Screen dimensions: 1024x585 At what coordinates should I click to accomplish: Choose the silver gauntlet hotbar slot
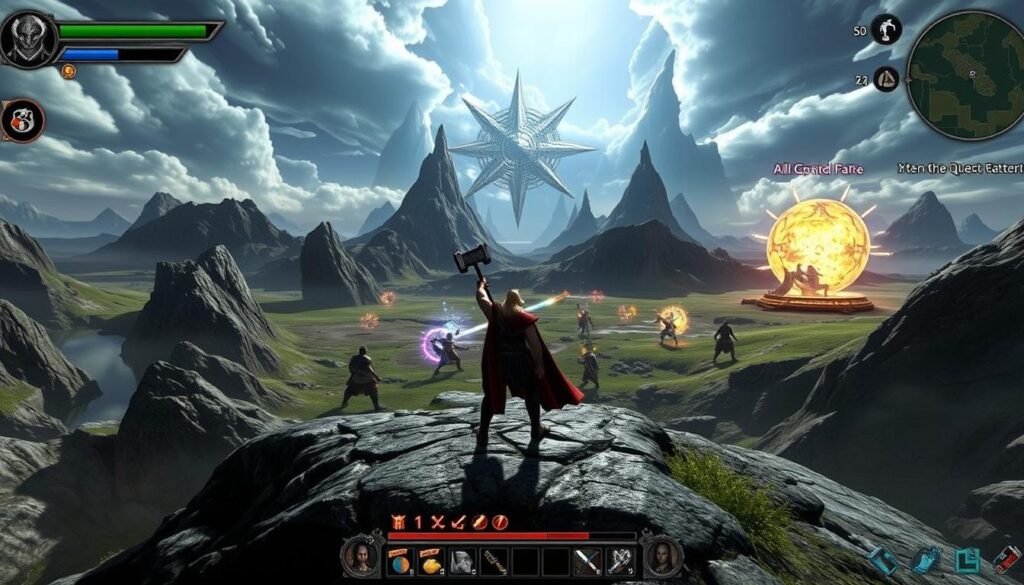click(619, 560)
